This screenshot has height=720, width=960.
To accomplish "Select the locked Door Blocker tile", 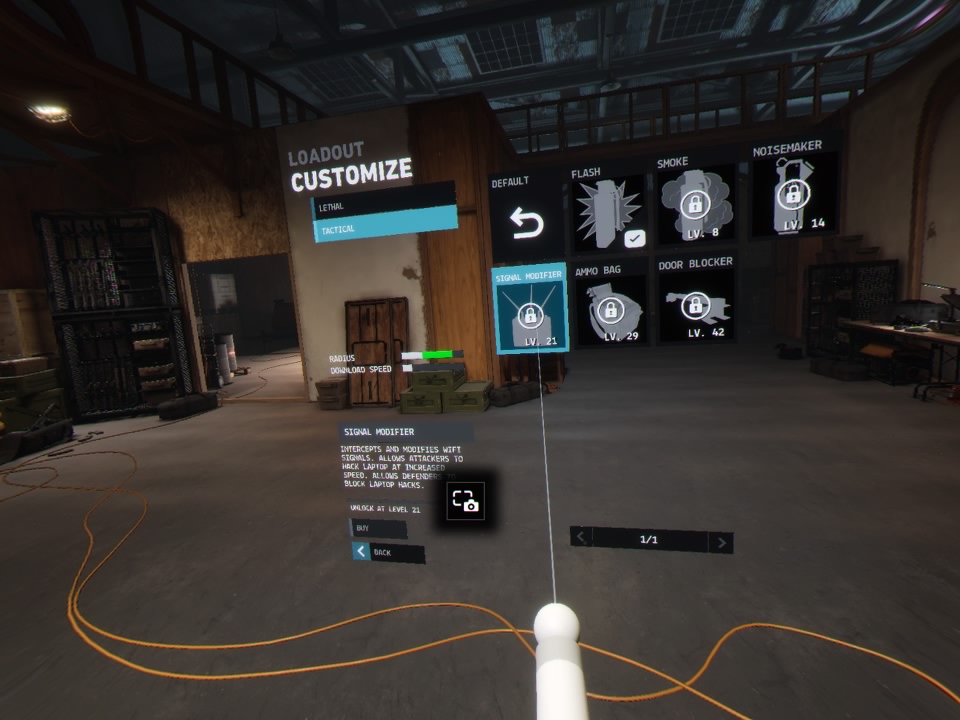I will (x=694, y=305).
